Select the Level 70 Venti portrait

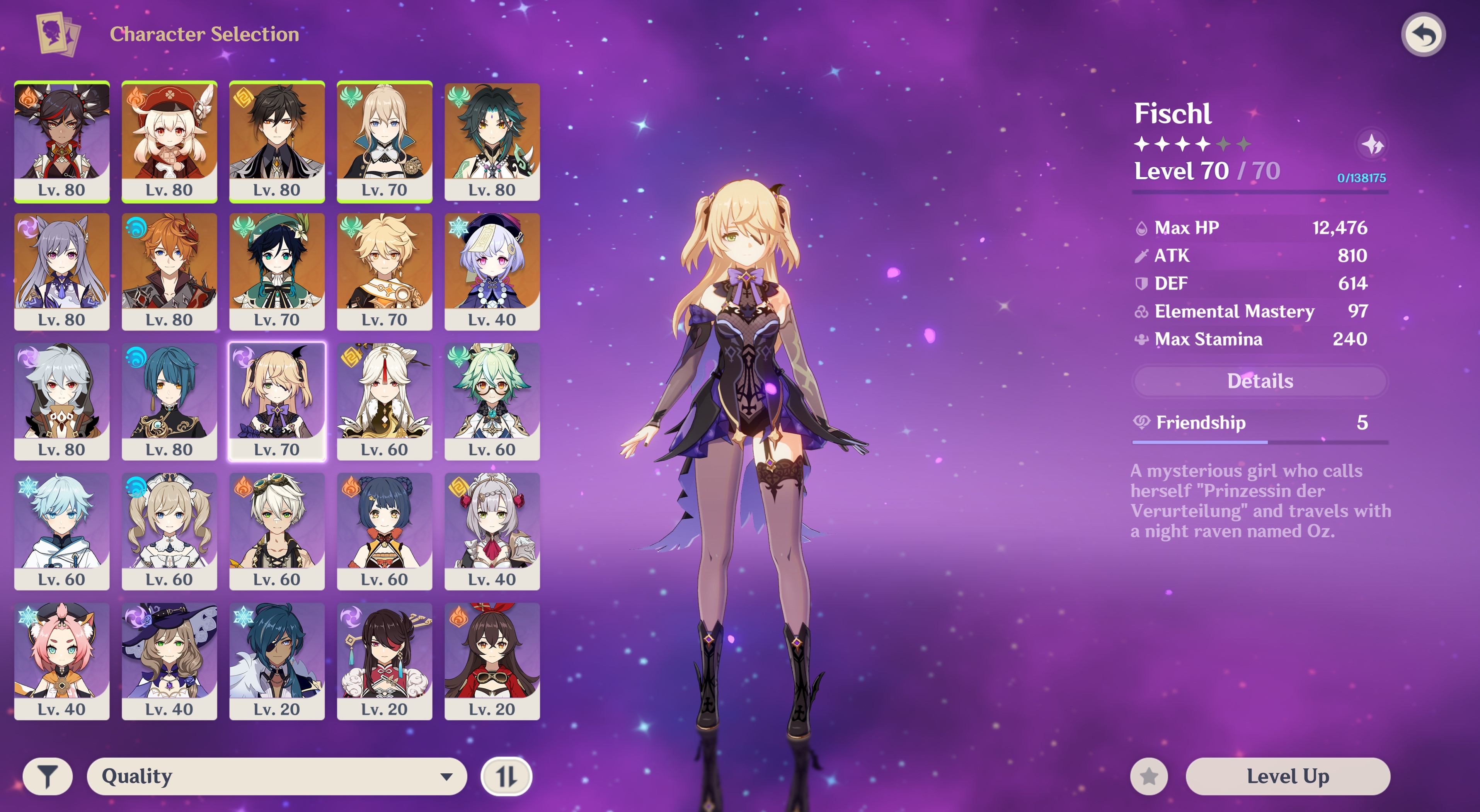tap(276, 267)
